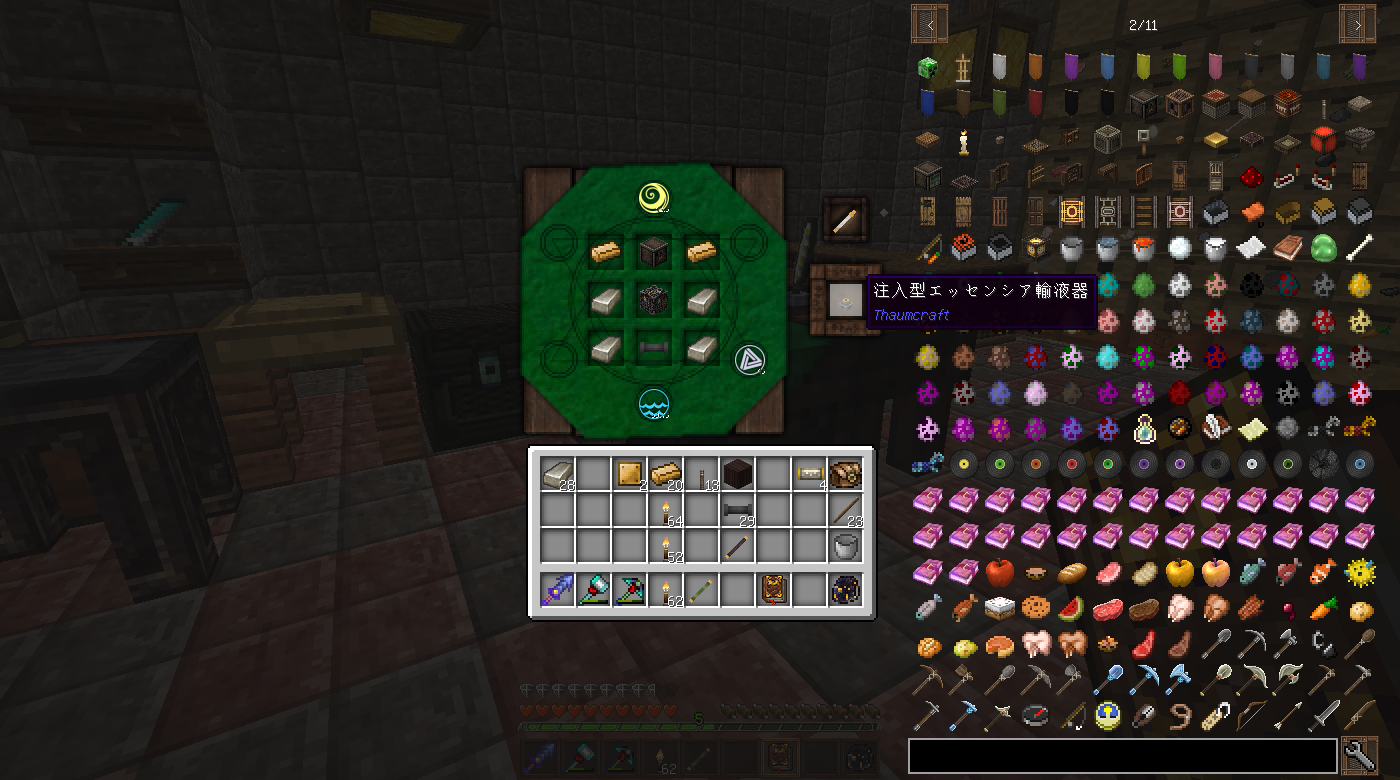The width and height of the screenshot is (1400, 780).
Task: Go to the previous item list page
Action: point(929,24)
